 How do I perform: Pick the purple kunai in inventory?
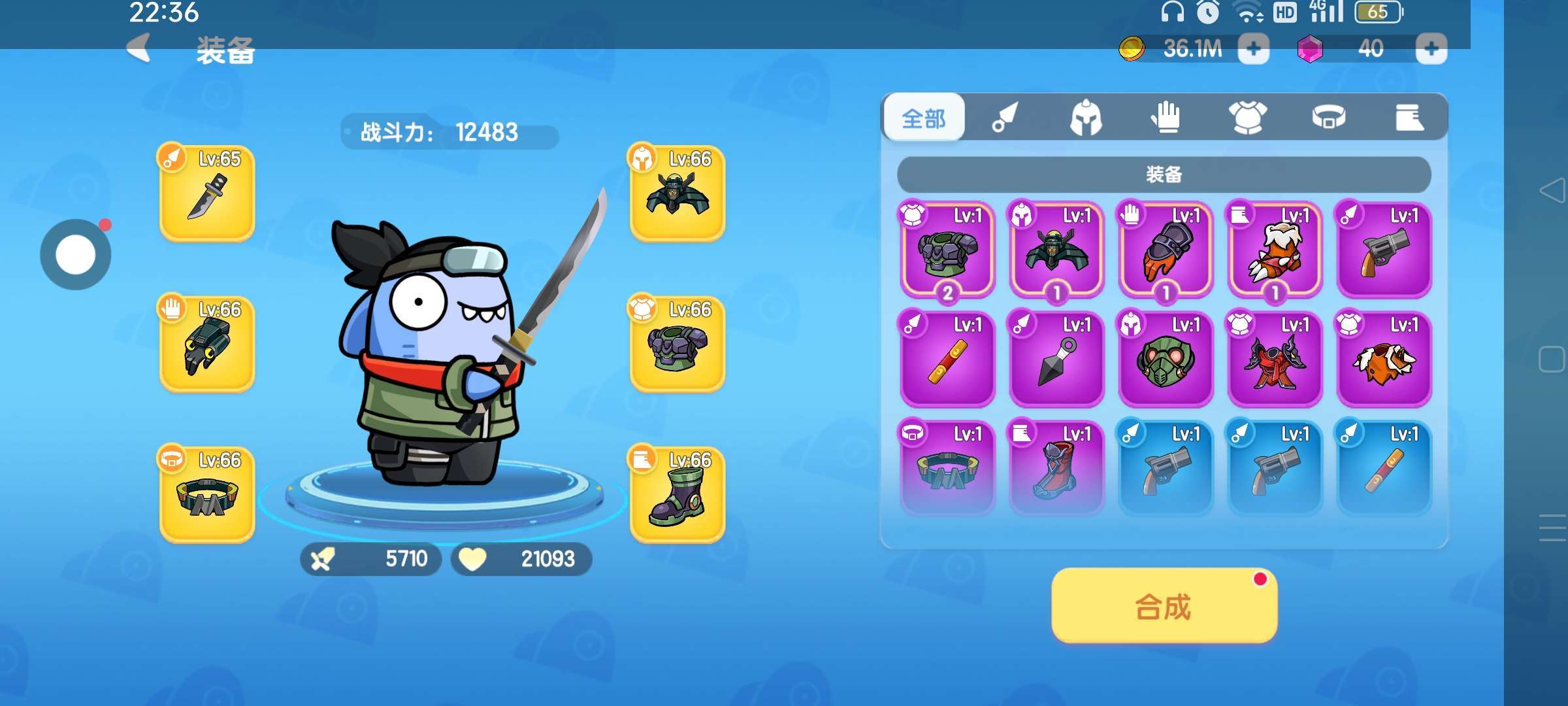pos(1056,360)
